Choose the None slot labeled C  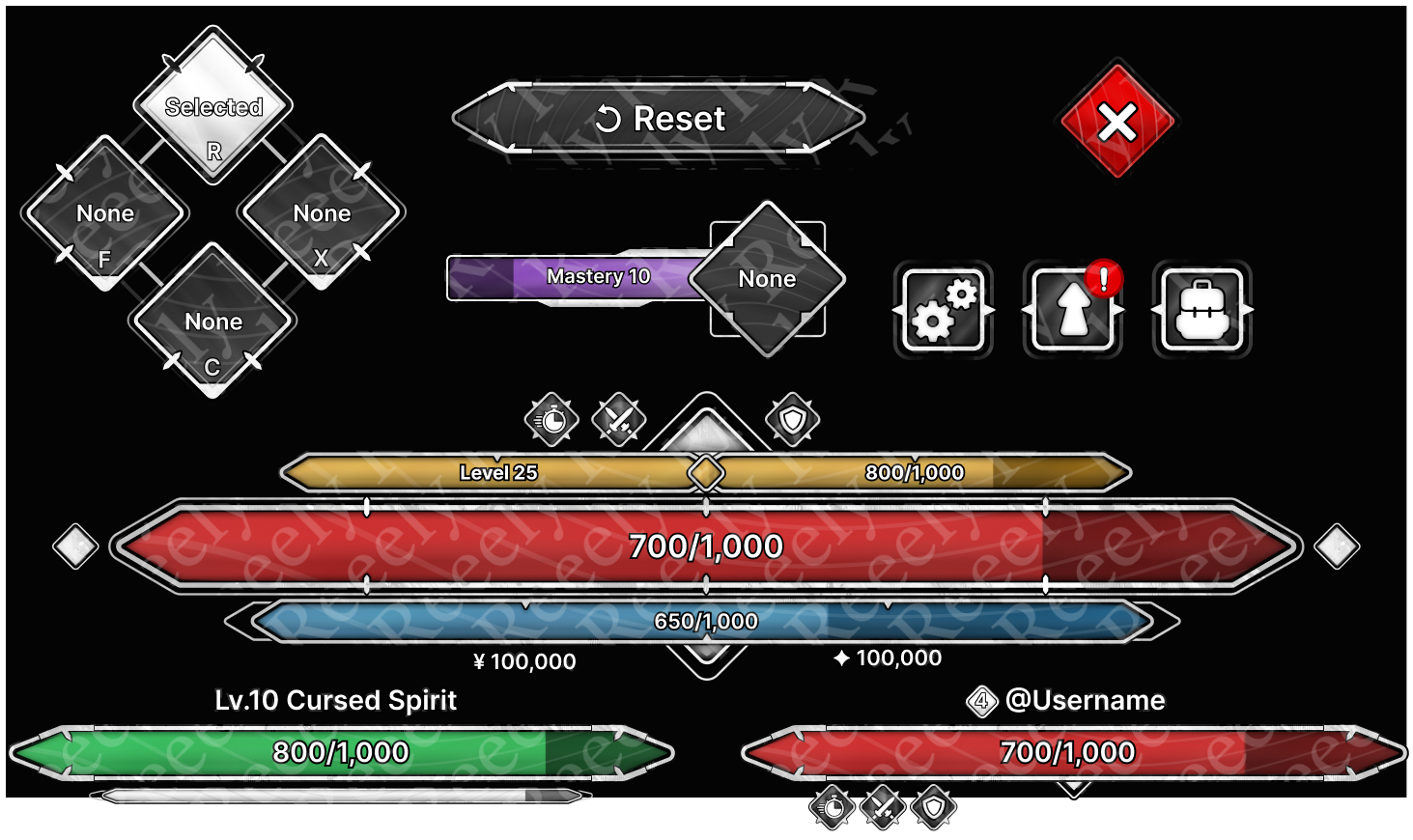(213, 322)
